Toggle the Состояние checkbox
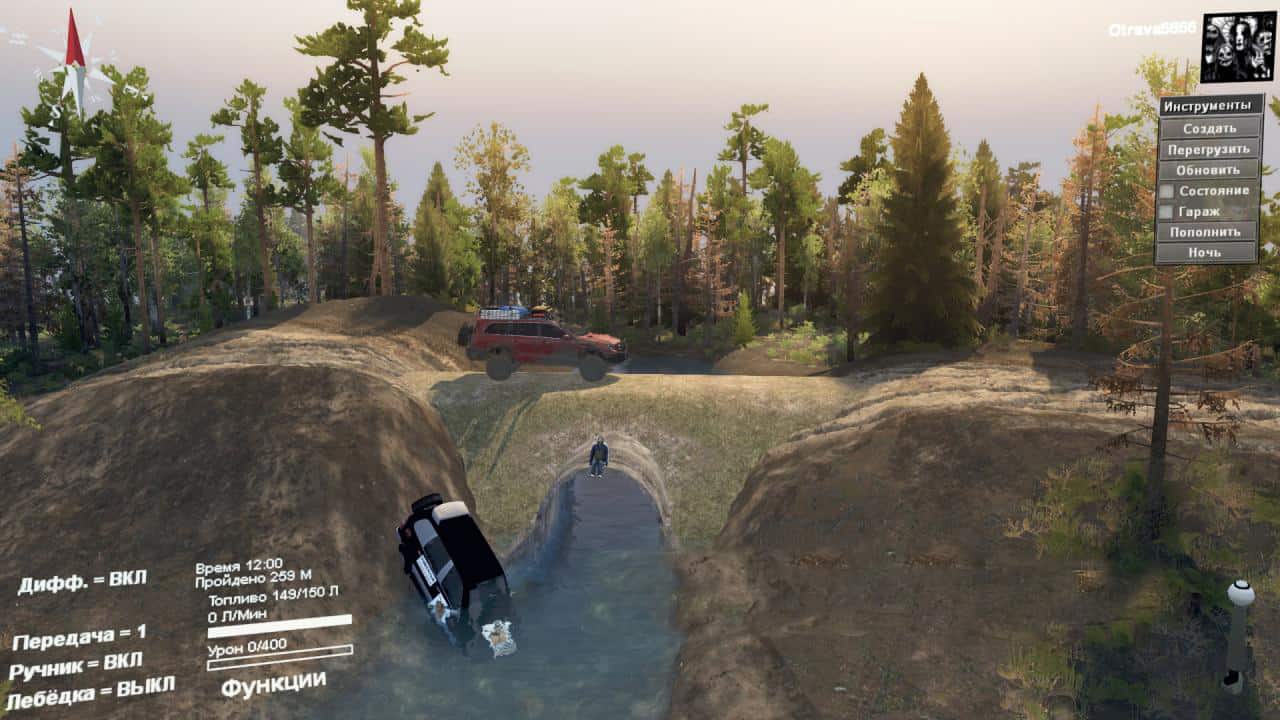This screenshot has height=720, width=1280. [x=1166, y=191]
